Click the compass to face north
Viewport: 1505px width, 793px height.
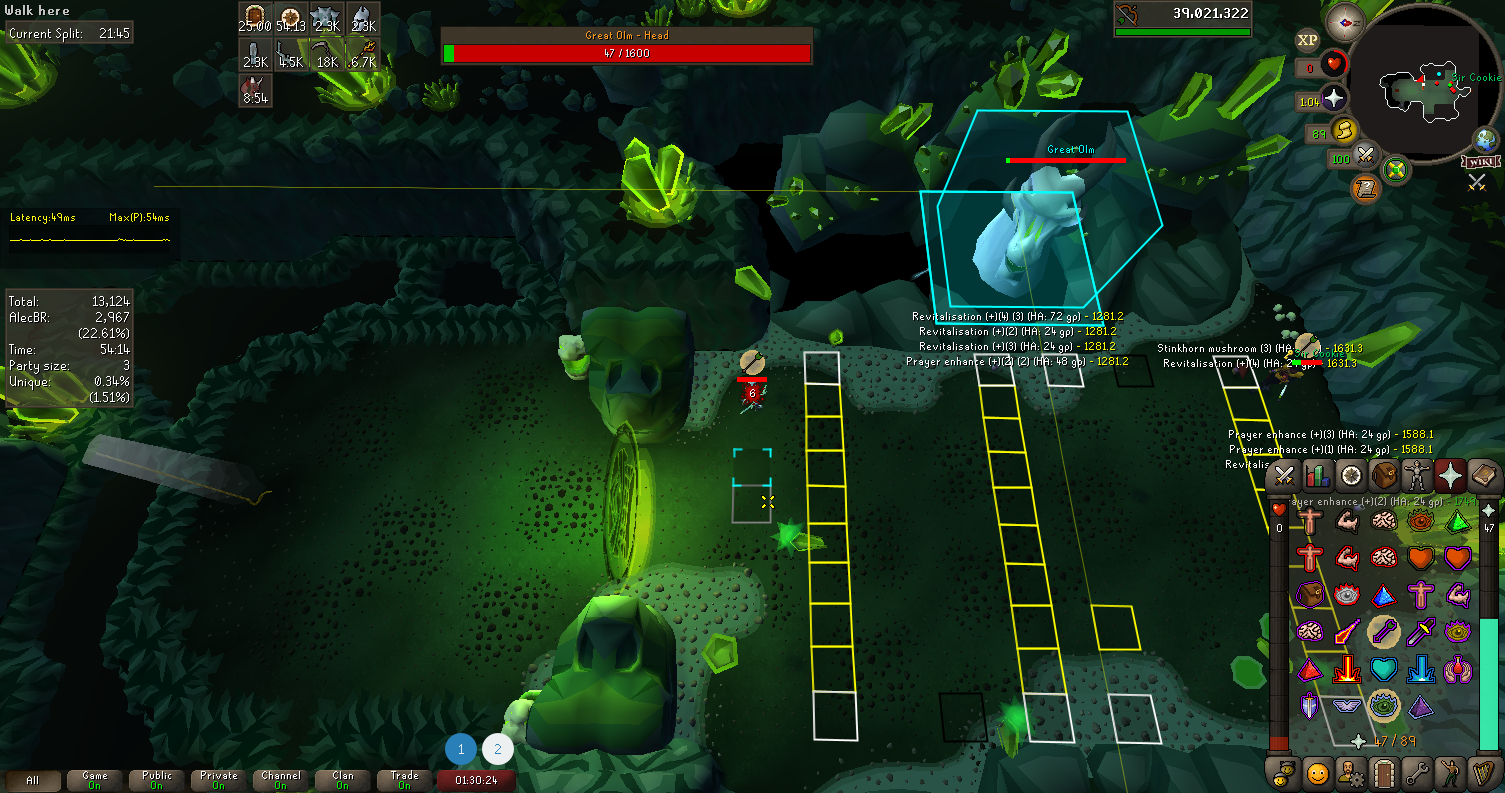click(x=1345, y=22)
